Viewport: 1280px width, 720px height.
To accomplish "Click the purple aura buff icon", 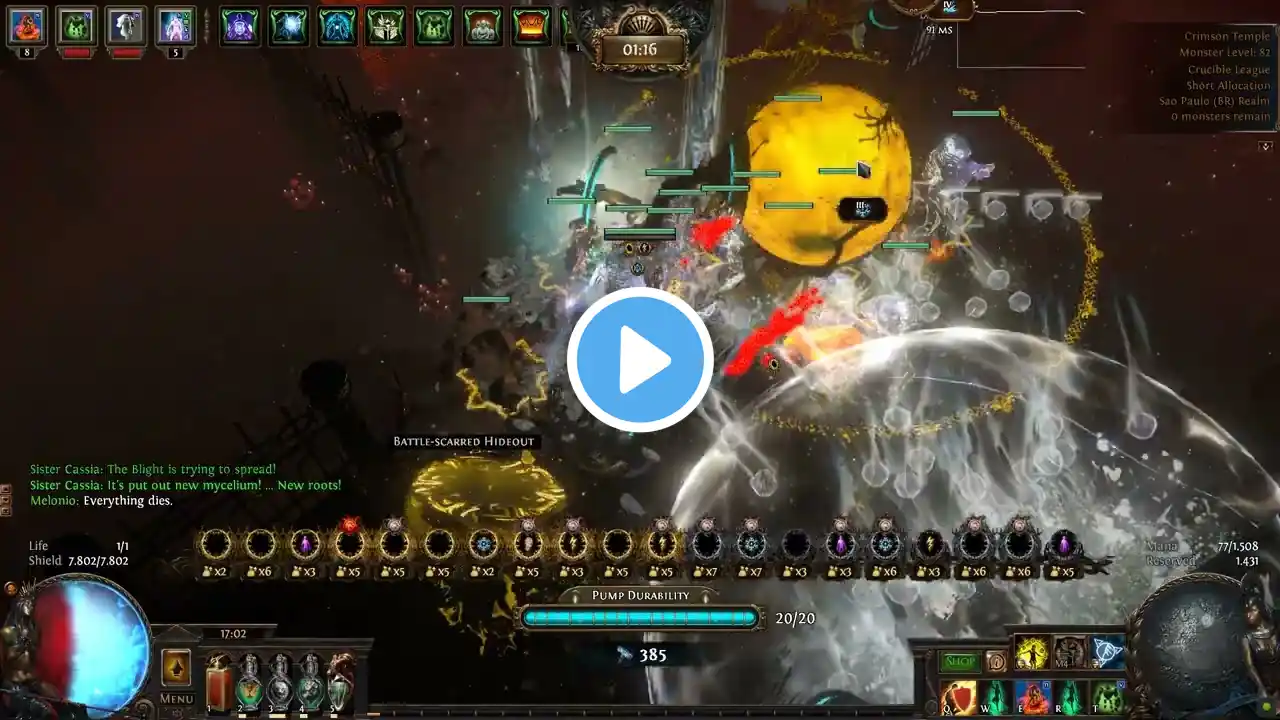I will click(240, 25).
